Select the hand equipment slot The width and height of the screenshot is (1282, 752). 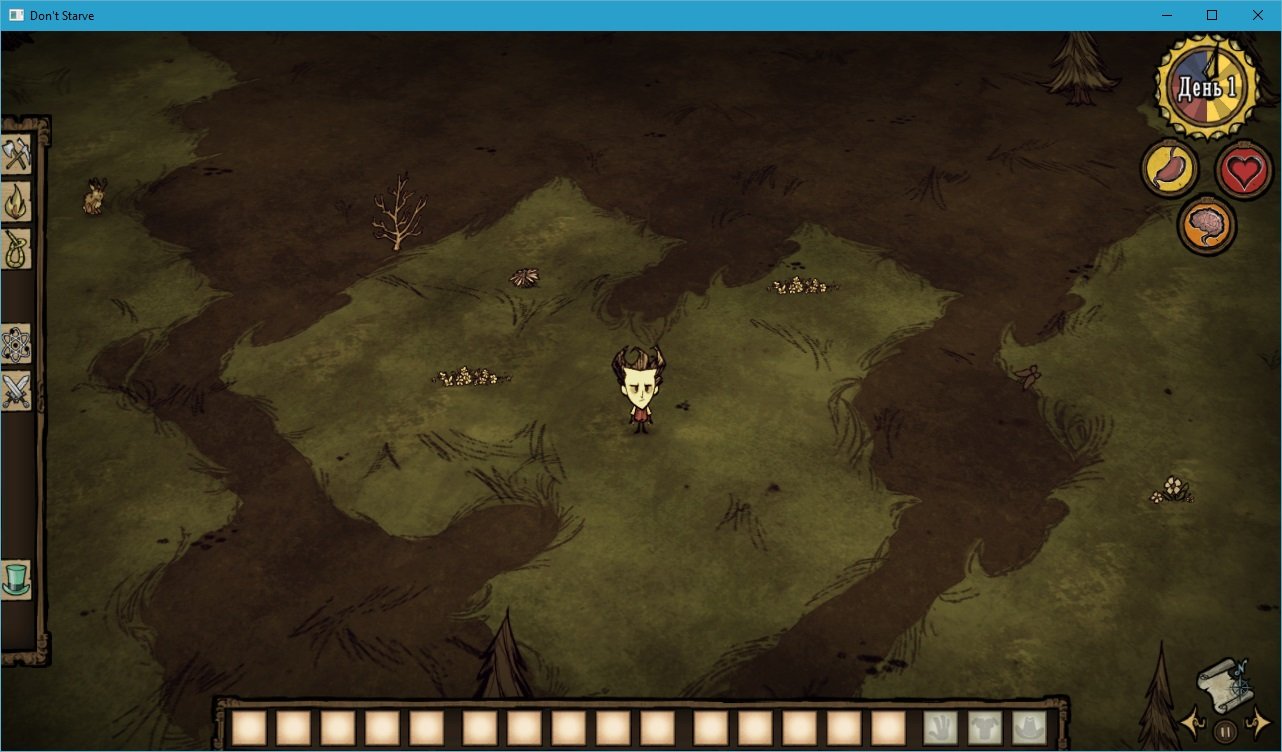[x=940, y=727]
